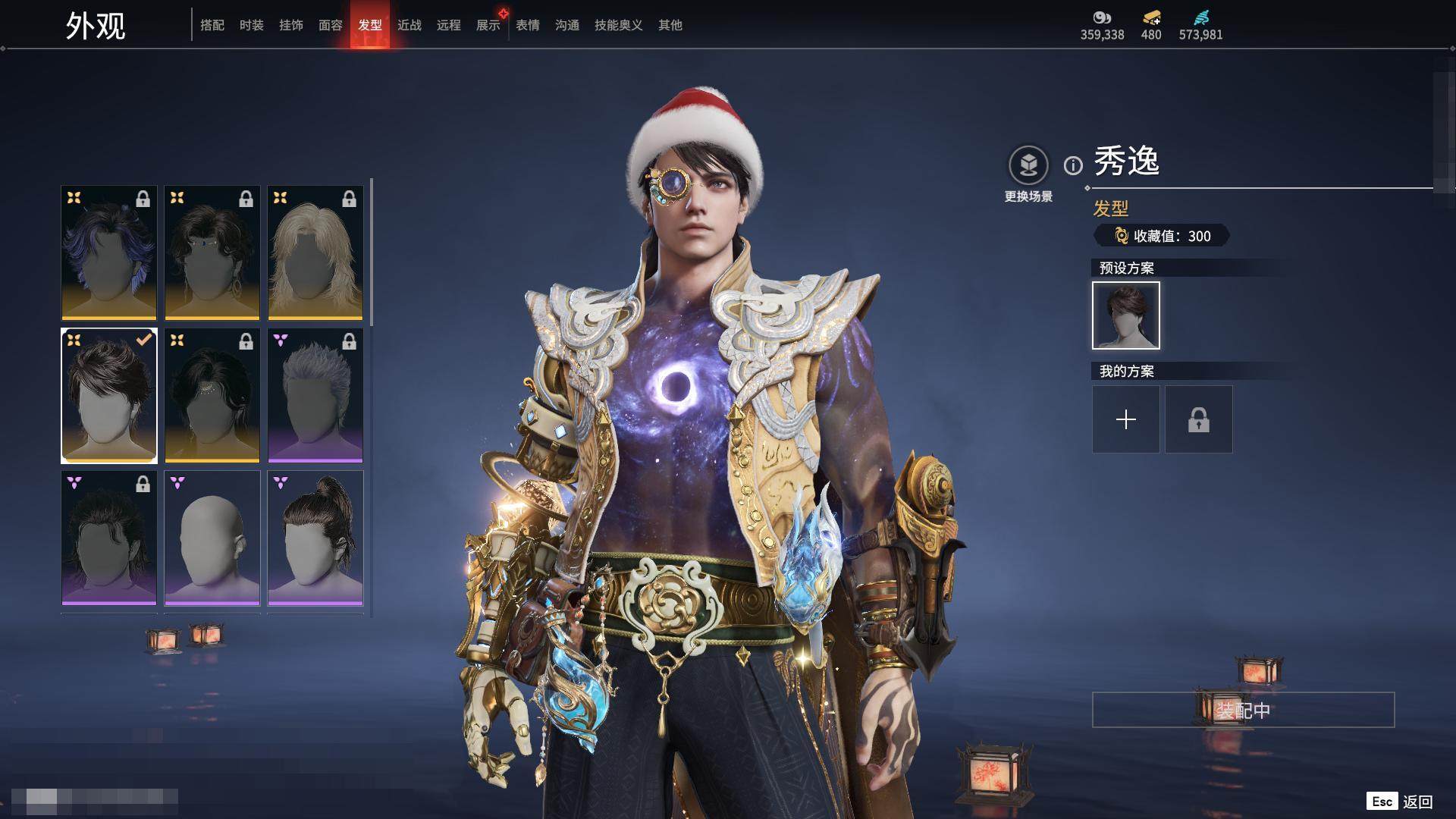Screen dimensions: 1456x819
Task: Switch to the 搭配 tab
Action: click(x=212, y=25)
